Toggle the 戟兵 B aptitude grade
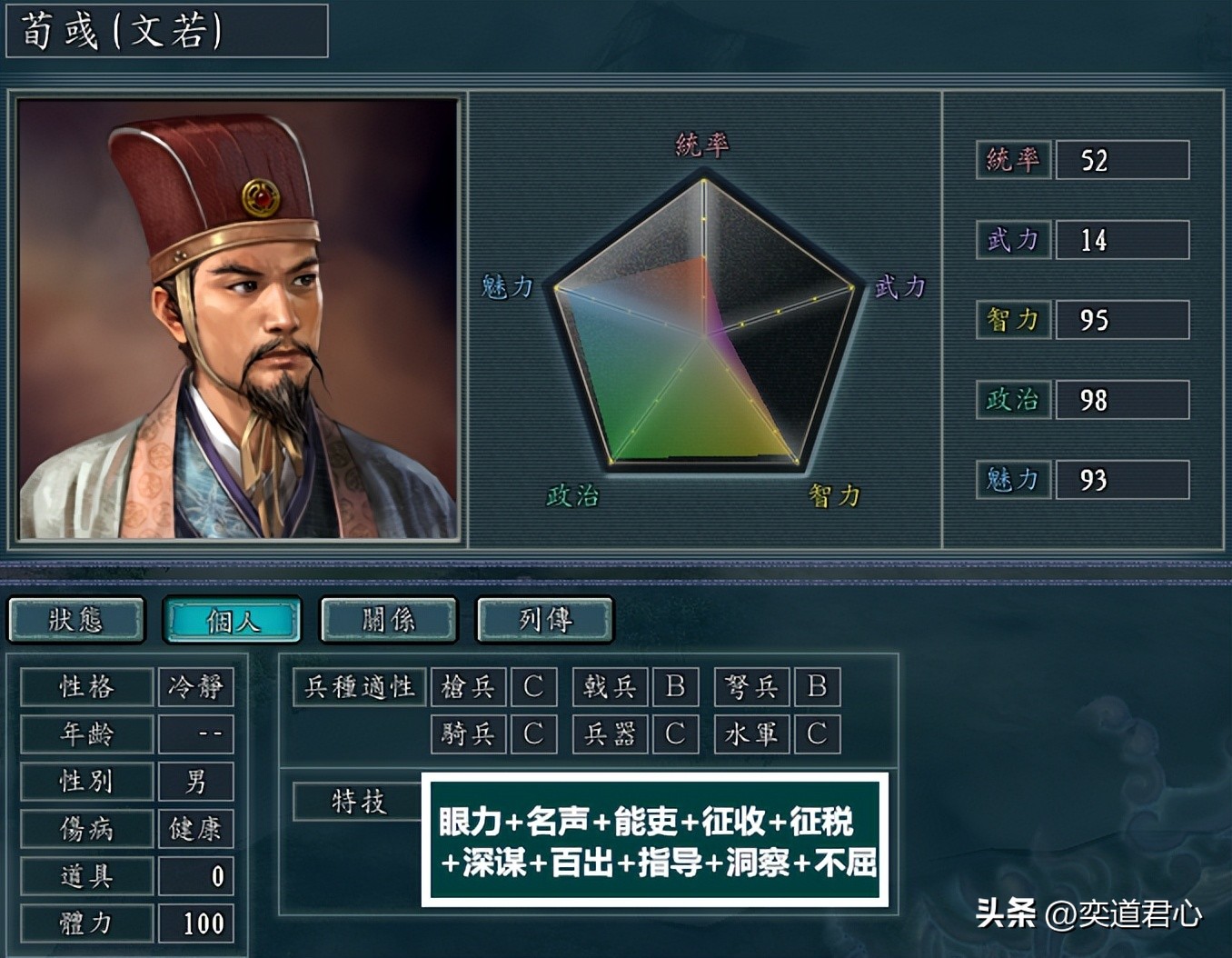Screen dimensions: 1232x958 675,687
